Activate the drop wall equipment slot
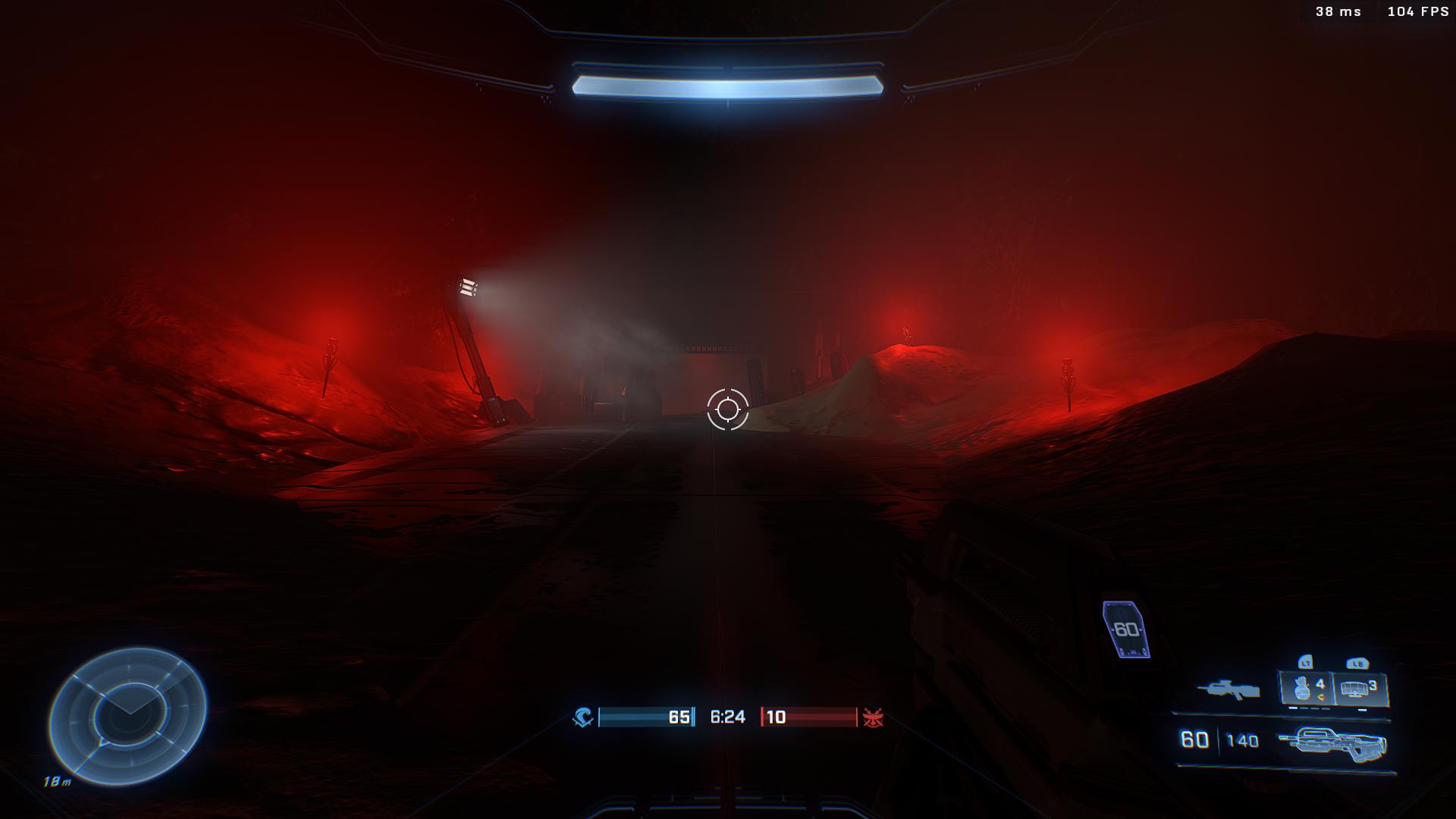 tap(1360, 689)
